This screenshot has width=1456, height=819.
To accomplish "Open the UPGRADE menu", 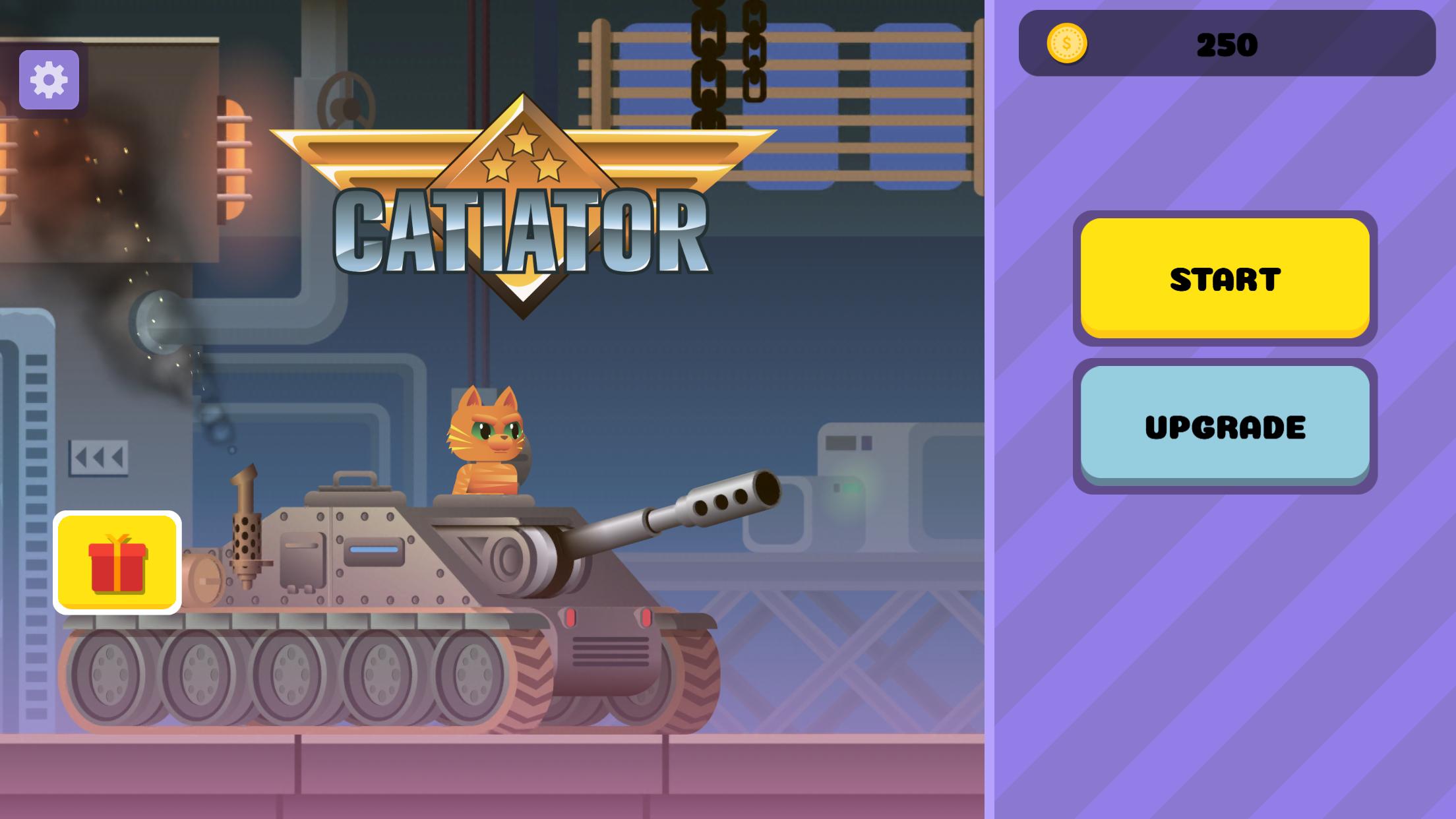I will [1225, 425].
